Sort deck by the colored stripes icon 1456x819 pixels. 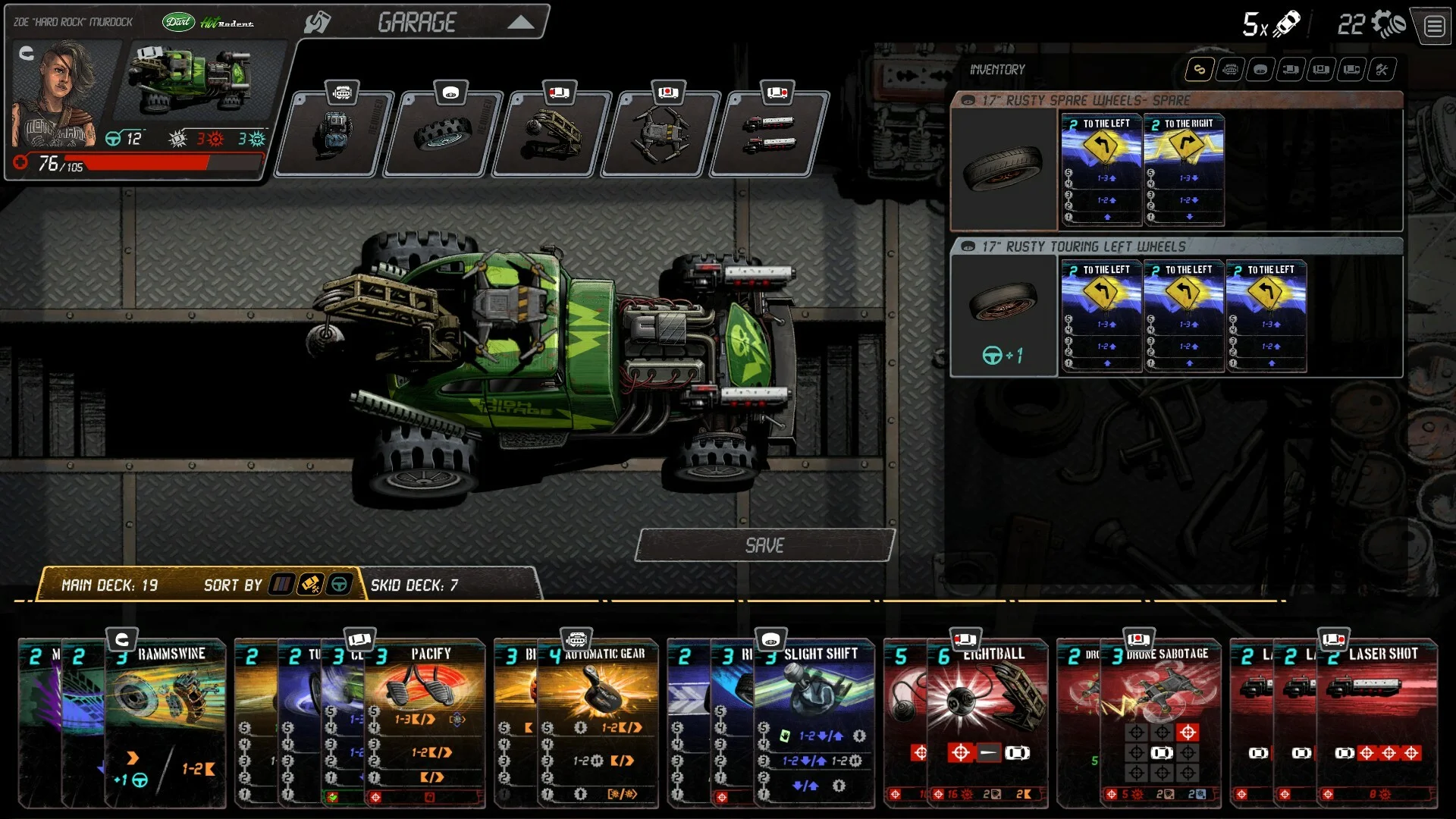pos(281,585)
